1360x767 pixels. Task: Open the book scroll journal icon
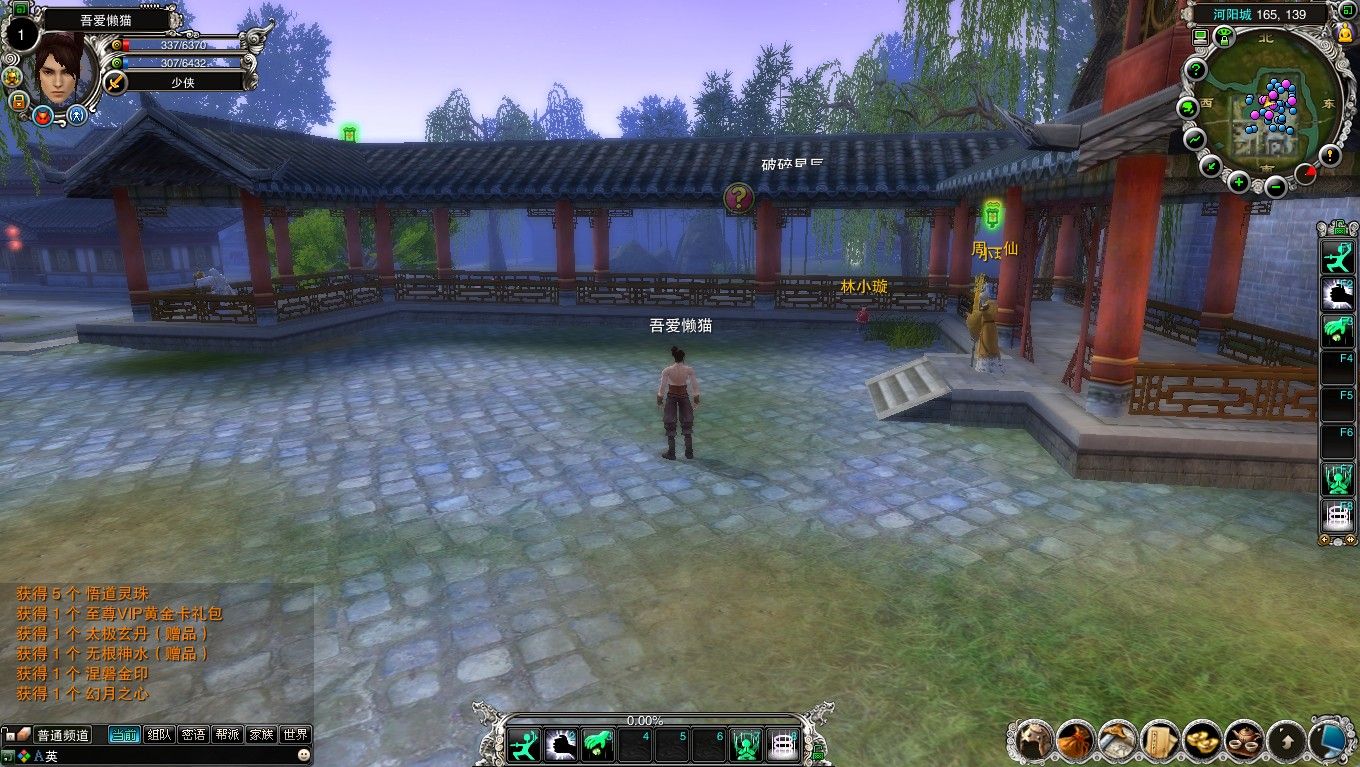click(x=1160, y=740)
